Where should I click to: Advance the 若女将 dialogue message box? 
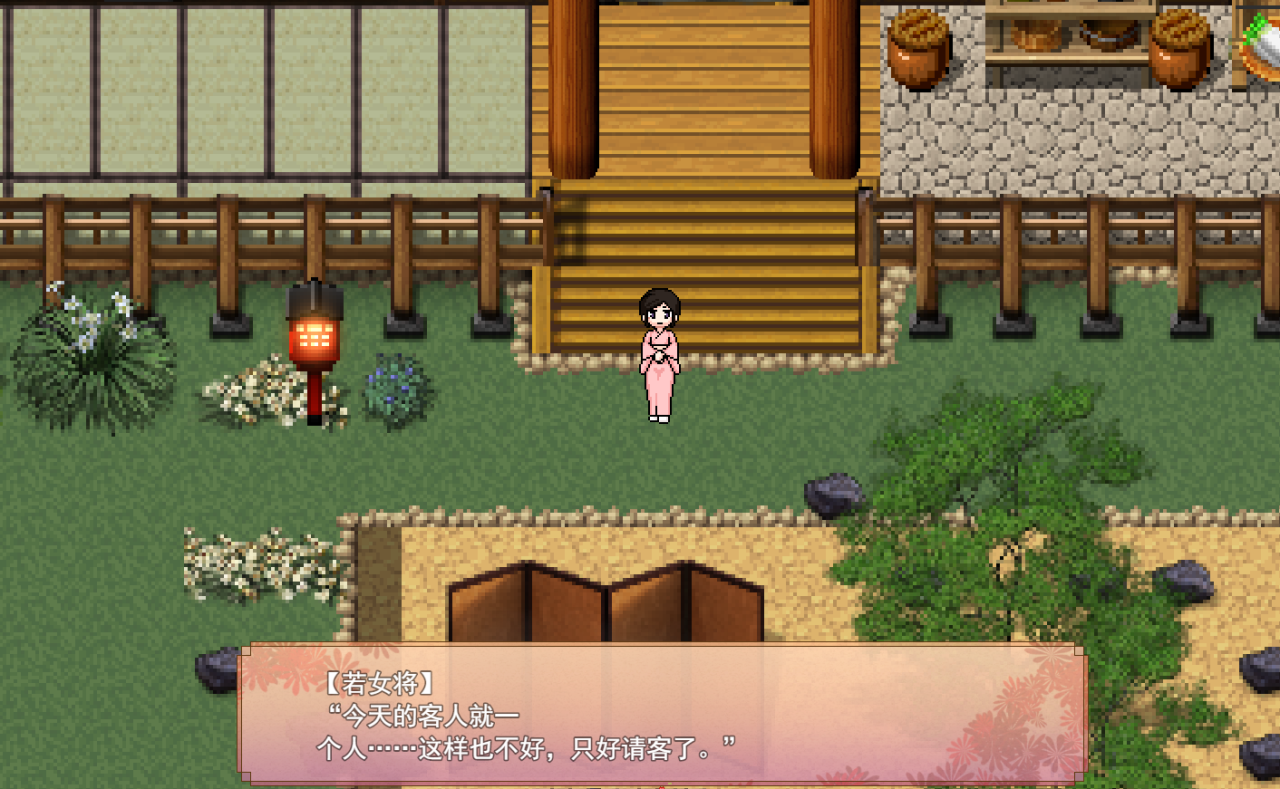662,713
